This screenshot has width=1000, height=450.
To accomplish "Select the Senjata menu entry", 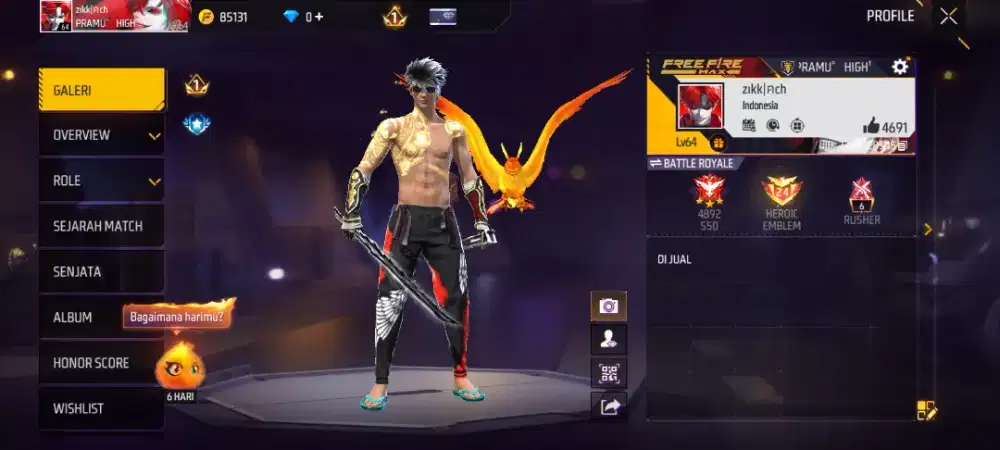I will click(x=101, y=272).
